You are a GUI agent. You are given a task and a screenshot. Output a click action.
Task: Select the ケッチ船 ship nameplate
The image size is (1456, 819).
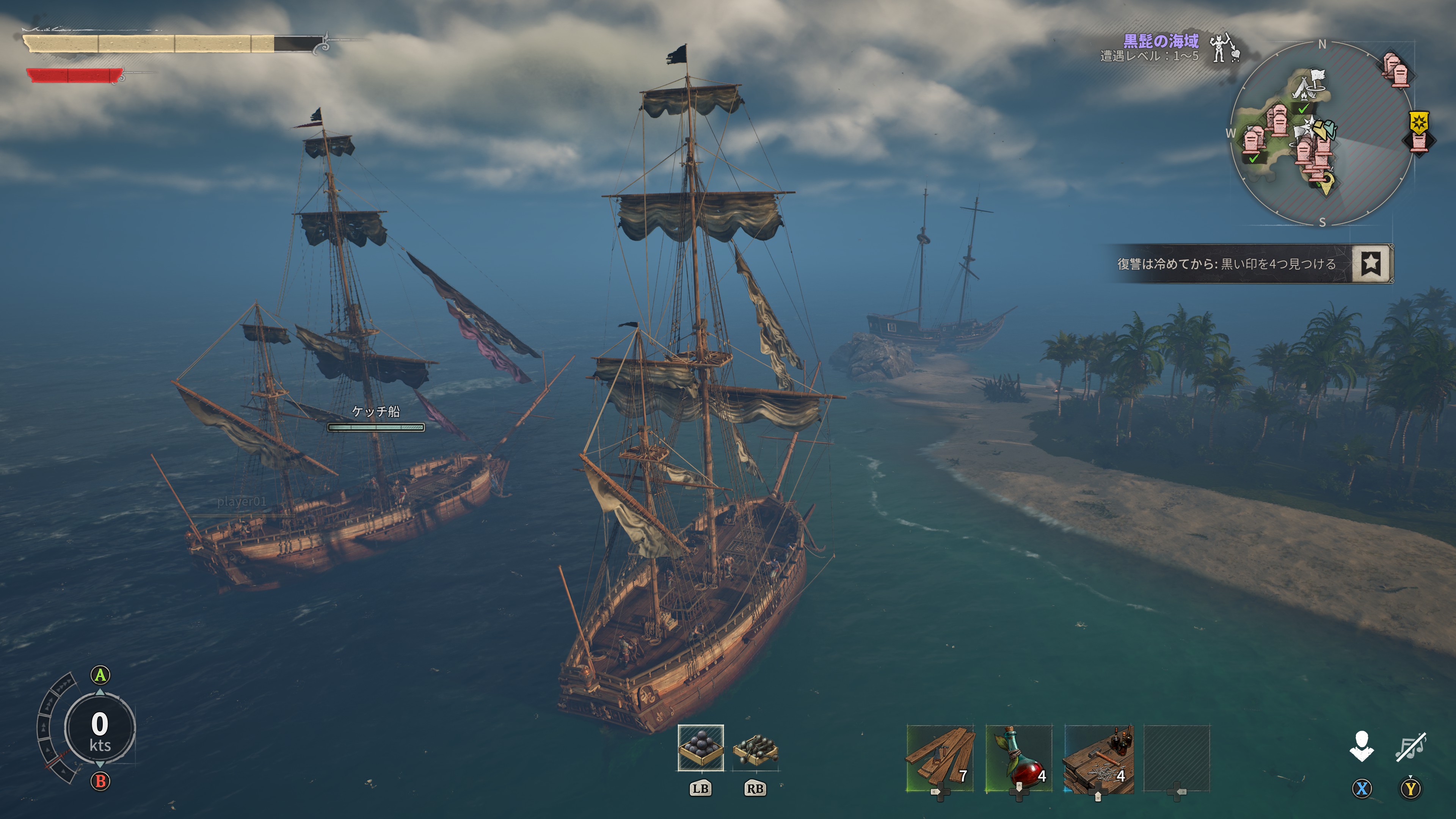(376, 412)
